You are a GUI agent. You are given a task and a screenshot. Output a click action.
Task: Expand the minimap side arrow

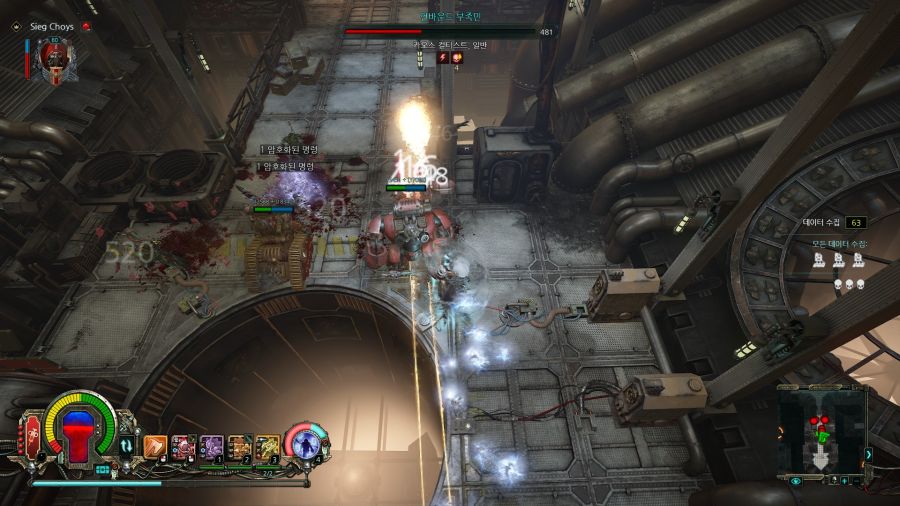(x=868, y=455)
